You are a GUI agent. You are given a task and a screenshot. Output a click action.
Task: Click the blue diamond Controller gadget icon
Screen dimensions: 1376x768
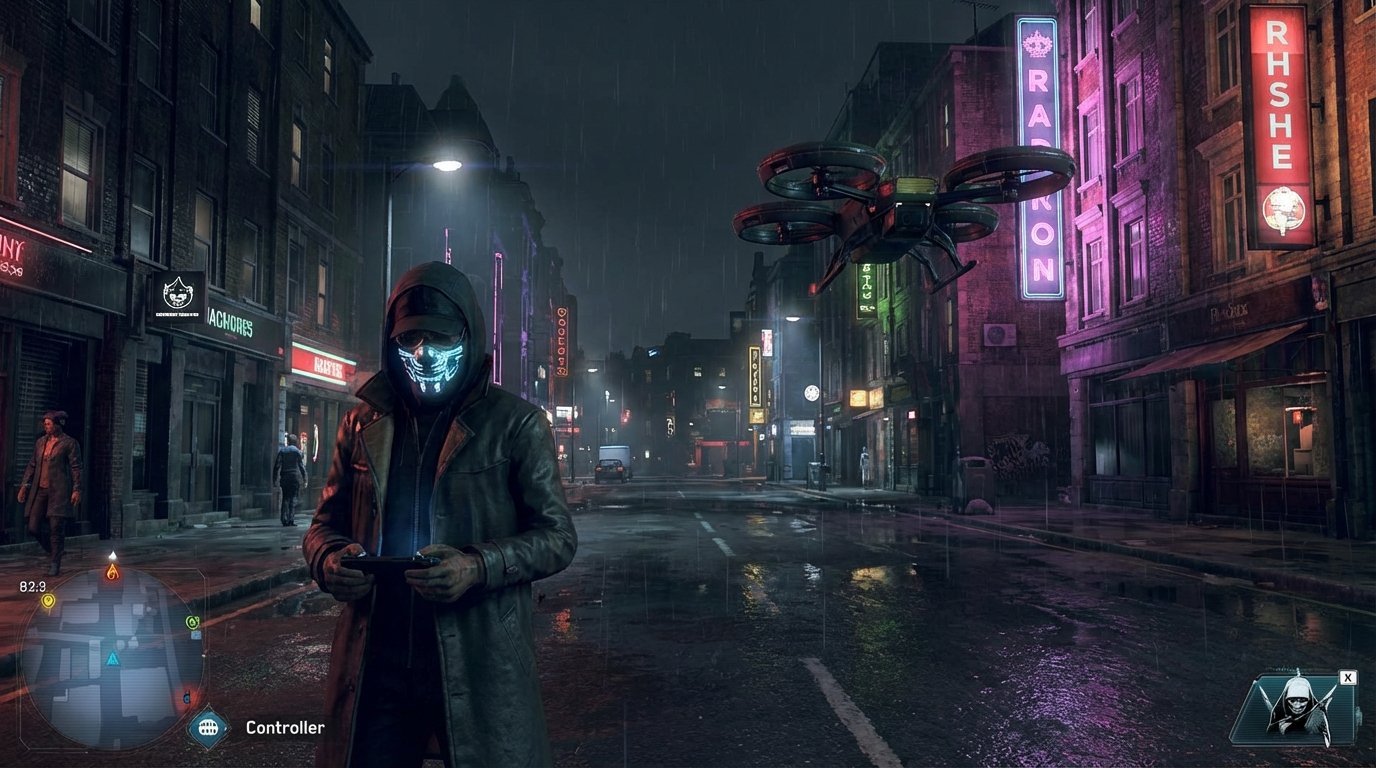[x=206, y=727]
